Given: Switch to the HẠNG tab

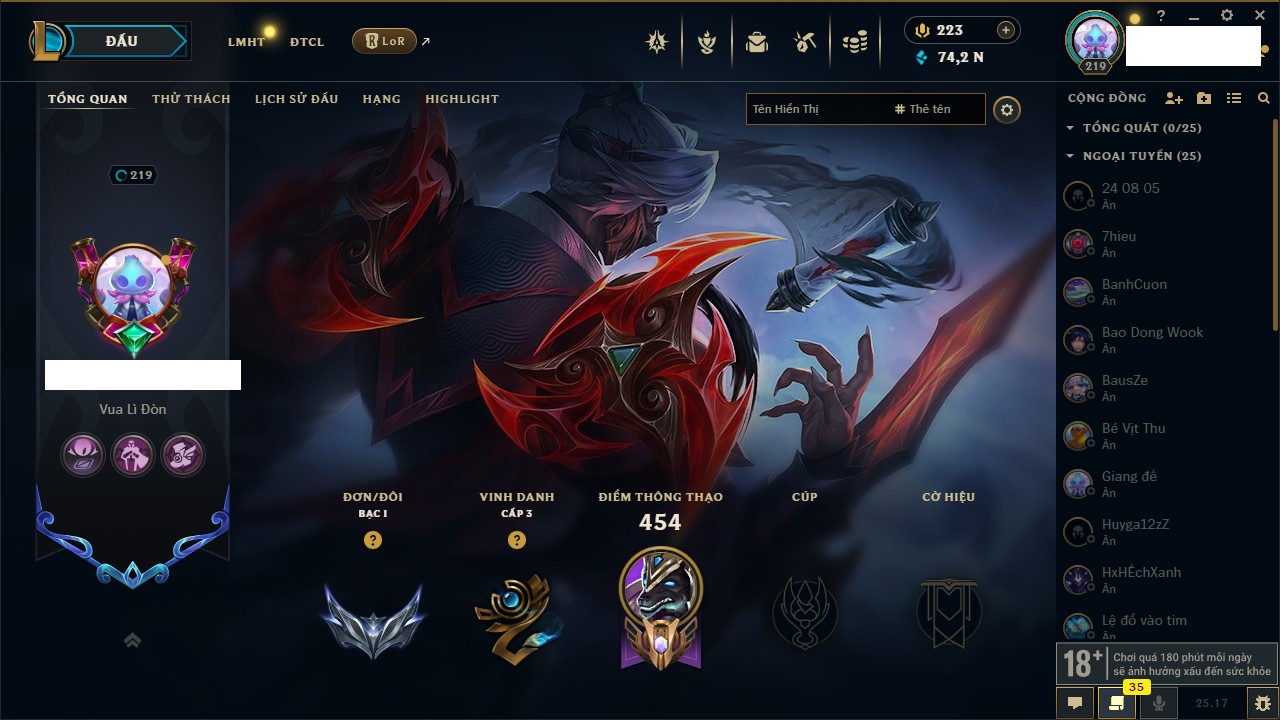Looking at the screenshot, I should [381, 99].
